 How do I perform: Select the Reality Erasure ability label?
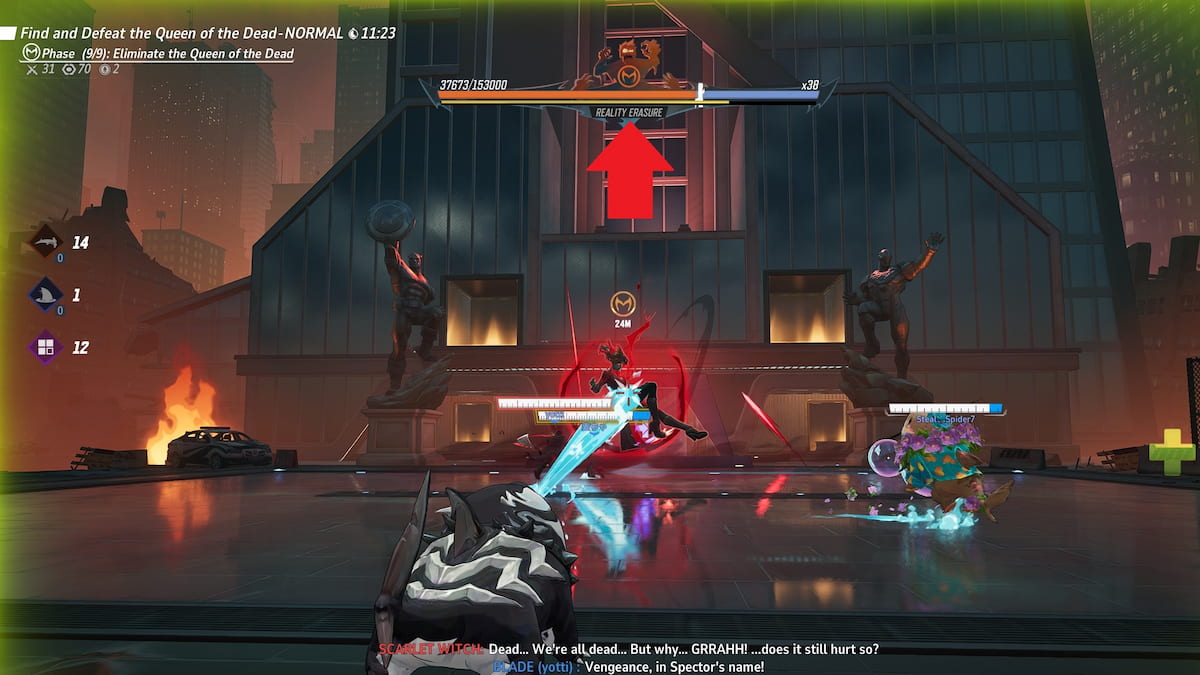[629, 113]
